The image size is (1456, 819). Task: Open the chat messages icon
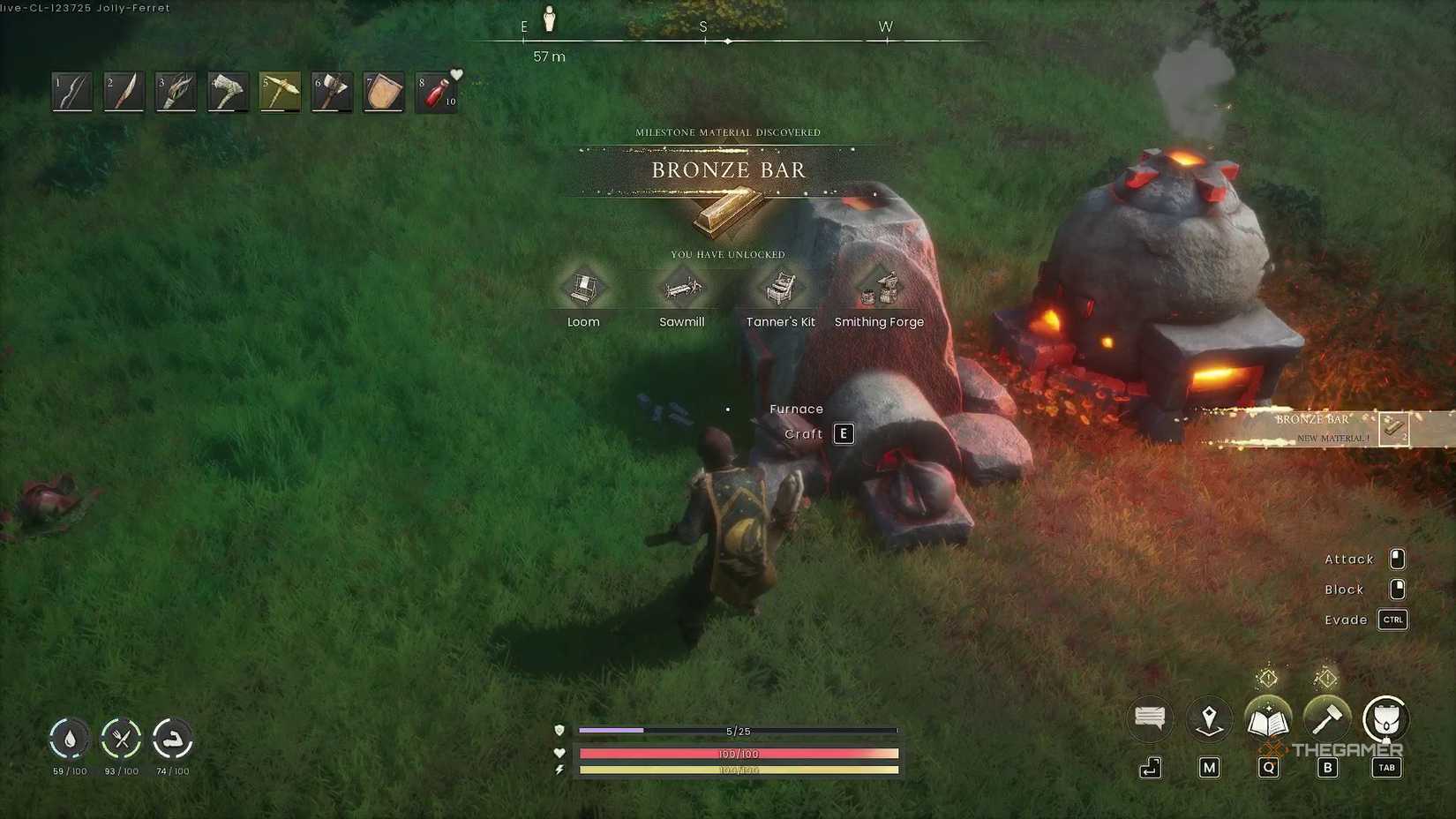tap(1149, 718)
